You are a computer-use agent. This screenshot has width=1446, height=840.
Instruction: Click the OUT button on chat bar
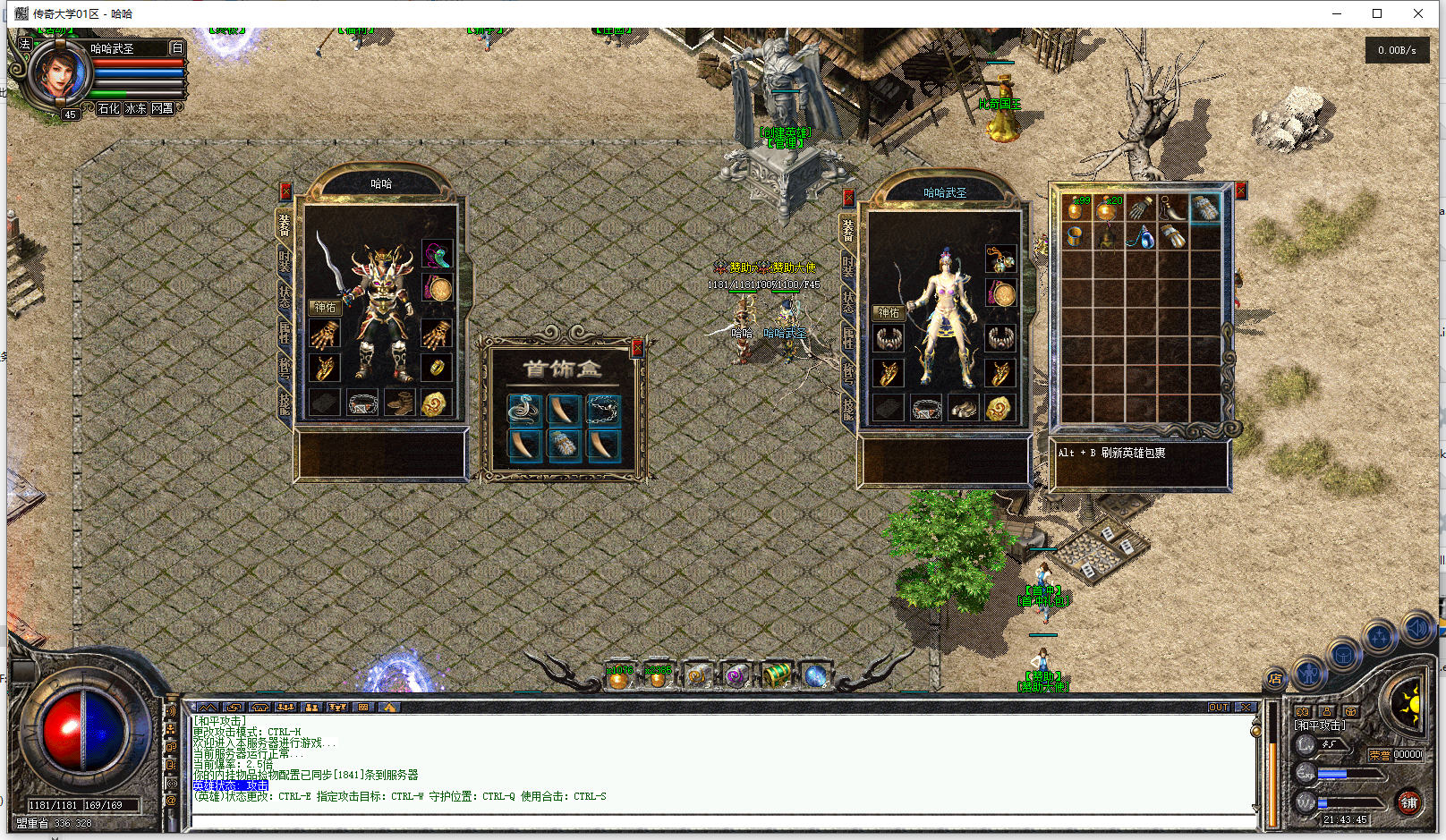[1219, 707]
